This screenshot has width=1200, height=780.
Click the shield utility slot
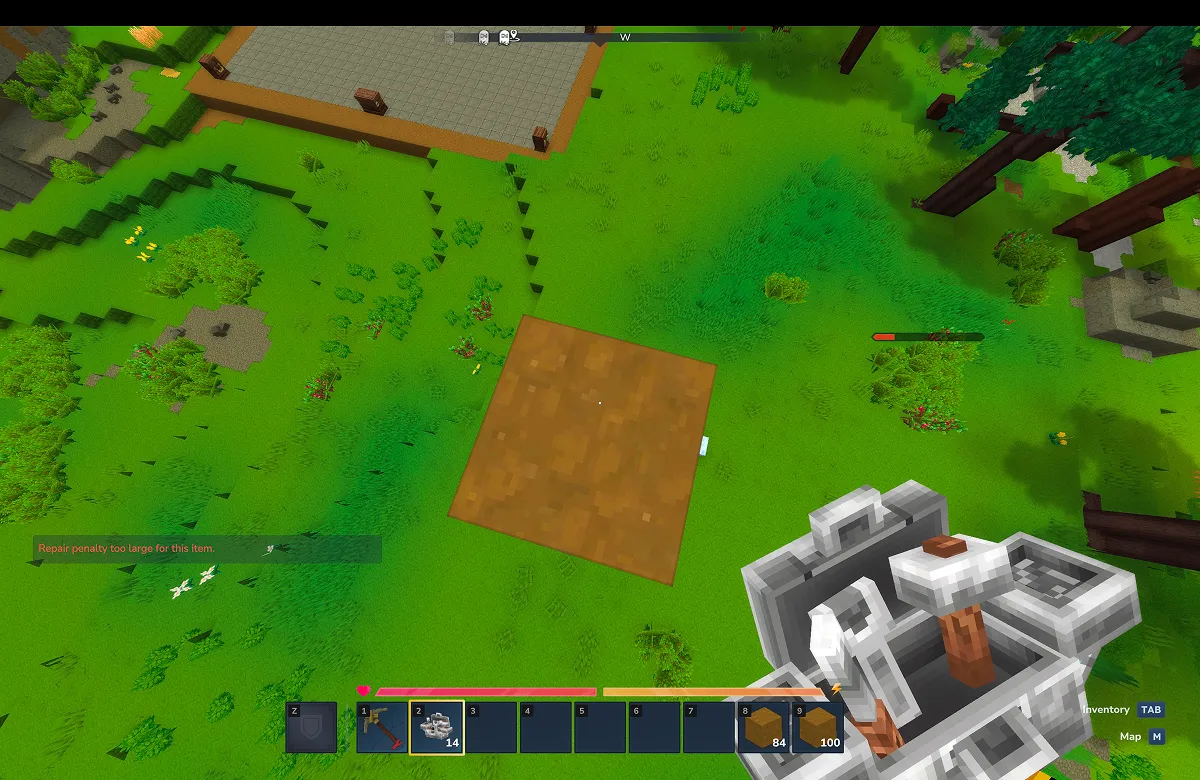click(311, 727)
